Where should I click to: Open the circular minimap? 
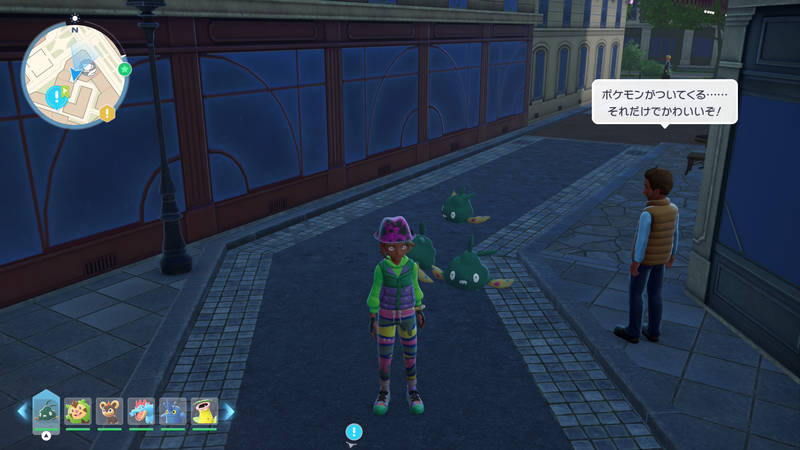pyautogui.click(x=73, y=71)
